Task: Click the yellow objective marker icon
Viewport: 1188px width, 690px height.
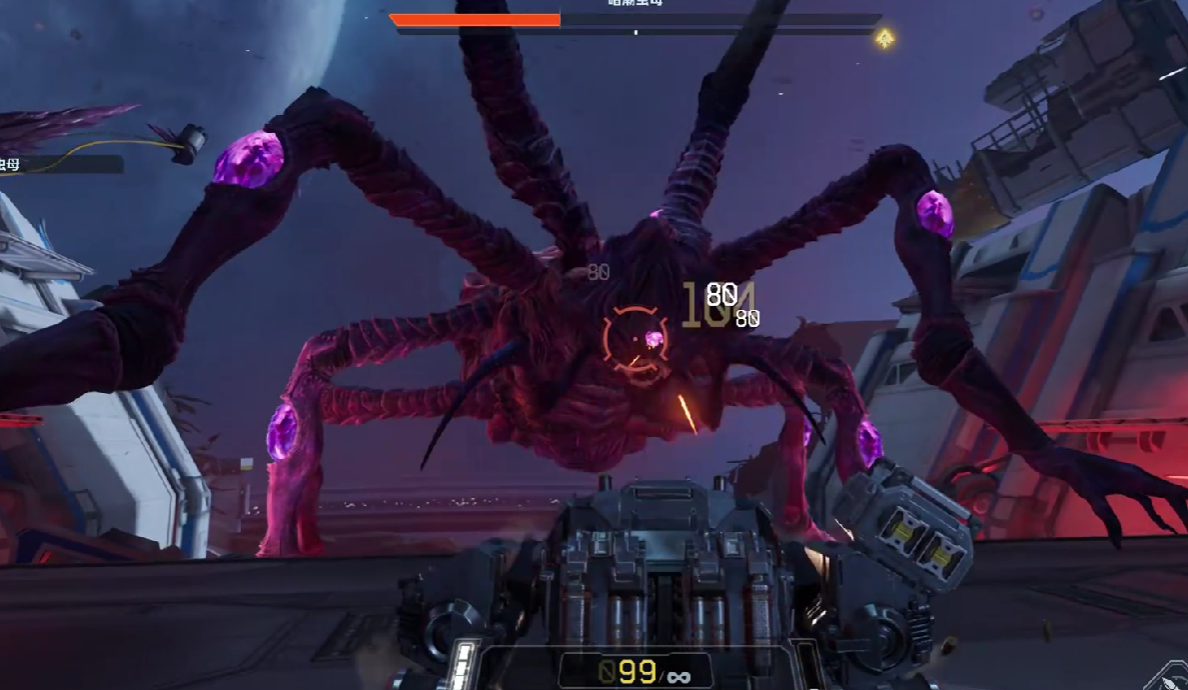Action: [884, 39]
